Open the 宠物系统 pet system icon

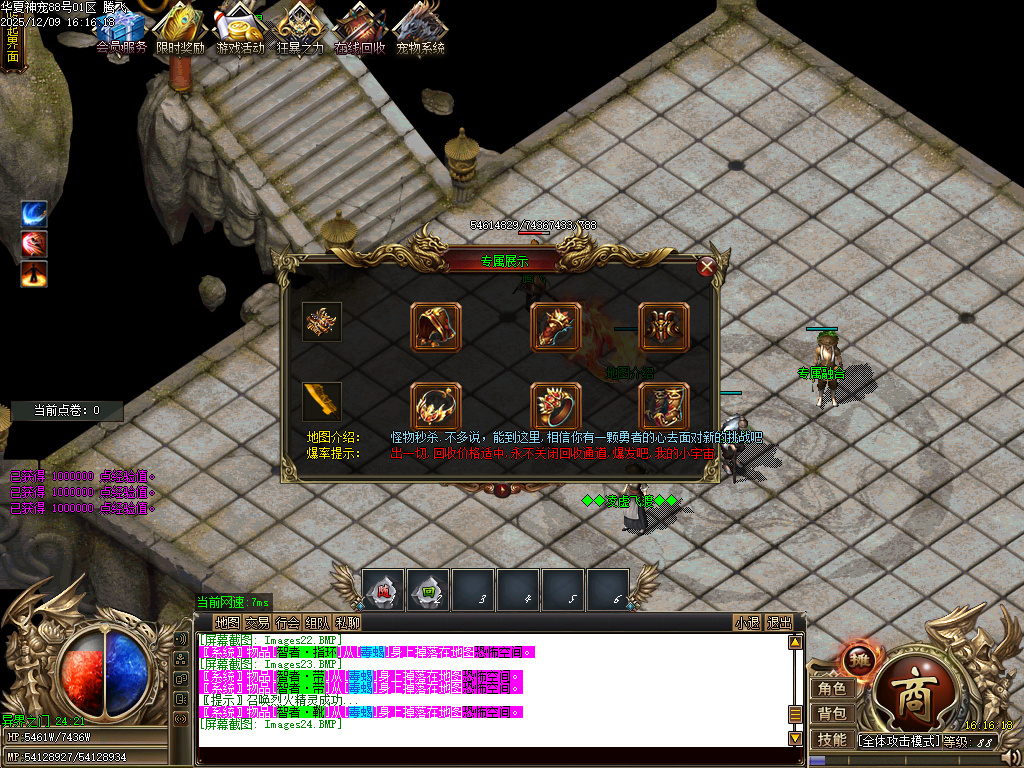click(420, 30)
